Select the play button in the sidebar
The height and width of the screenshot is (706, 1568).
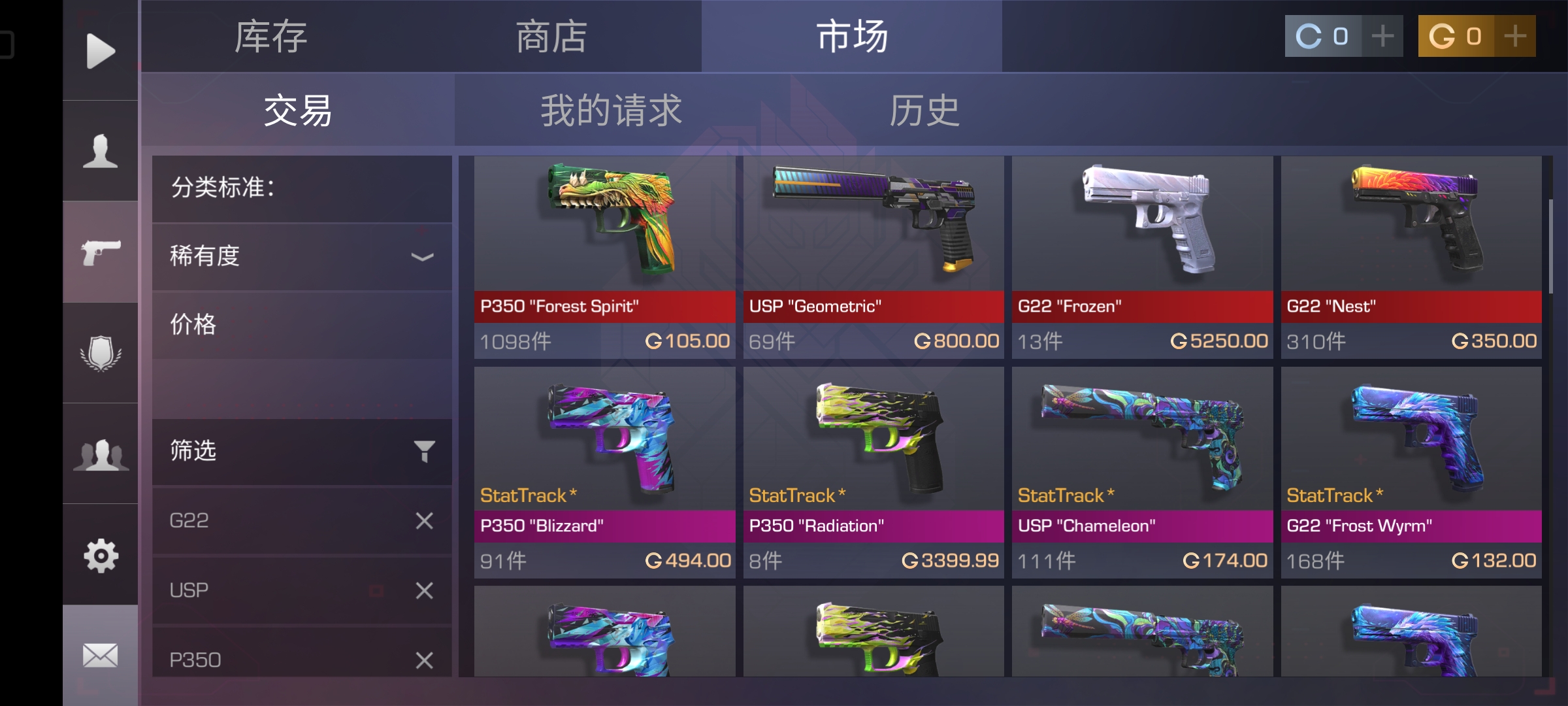coord(99,50)
